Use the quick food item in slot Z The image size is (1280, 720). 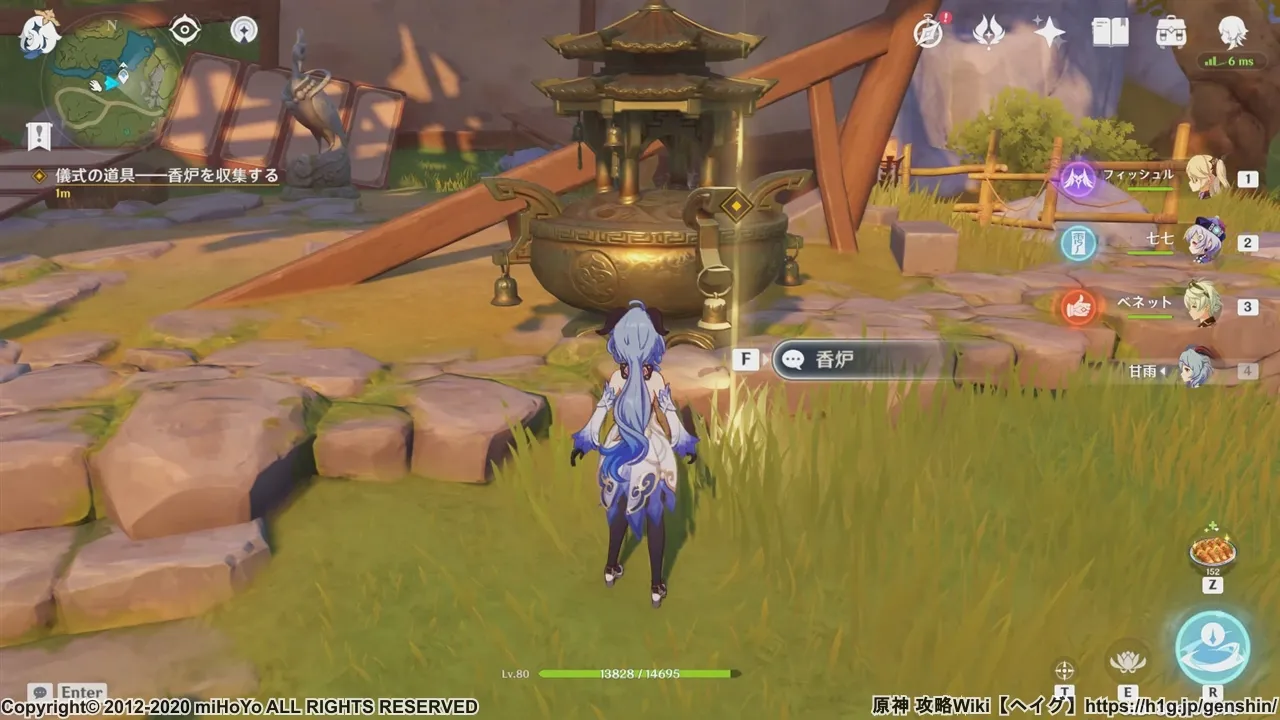tap(1211, 552)
